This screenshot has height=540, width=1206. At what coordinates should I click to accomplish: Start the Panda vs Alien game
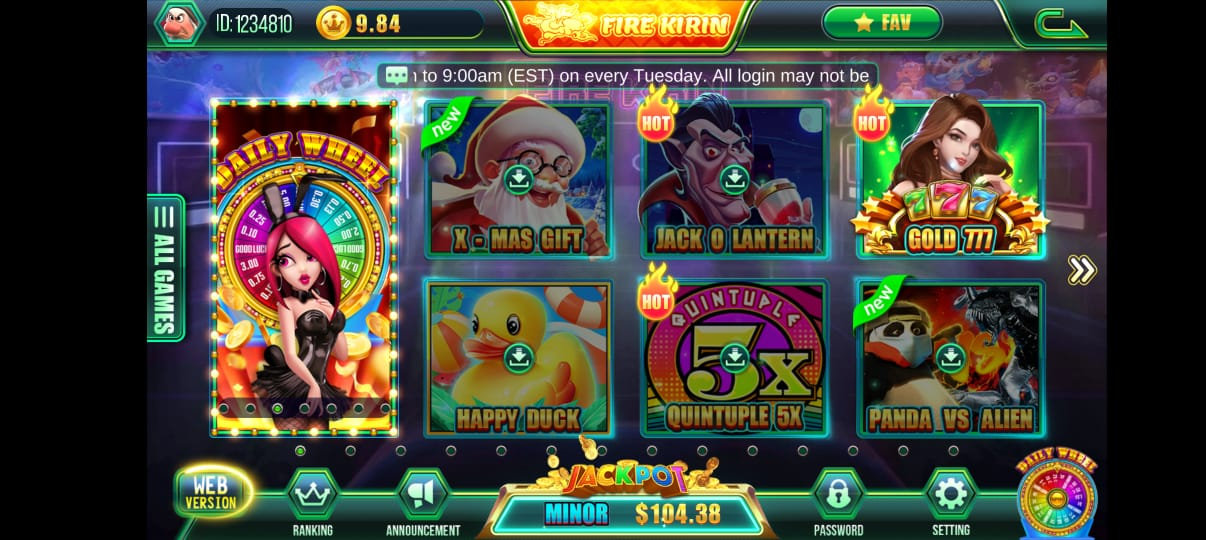pos(950,358)
